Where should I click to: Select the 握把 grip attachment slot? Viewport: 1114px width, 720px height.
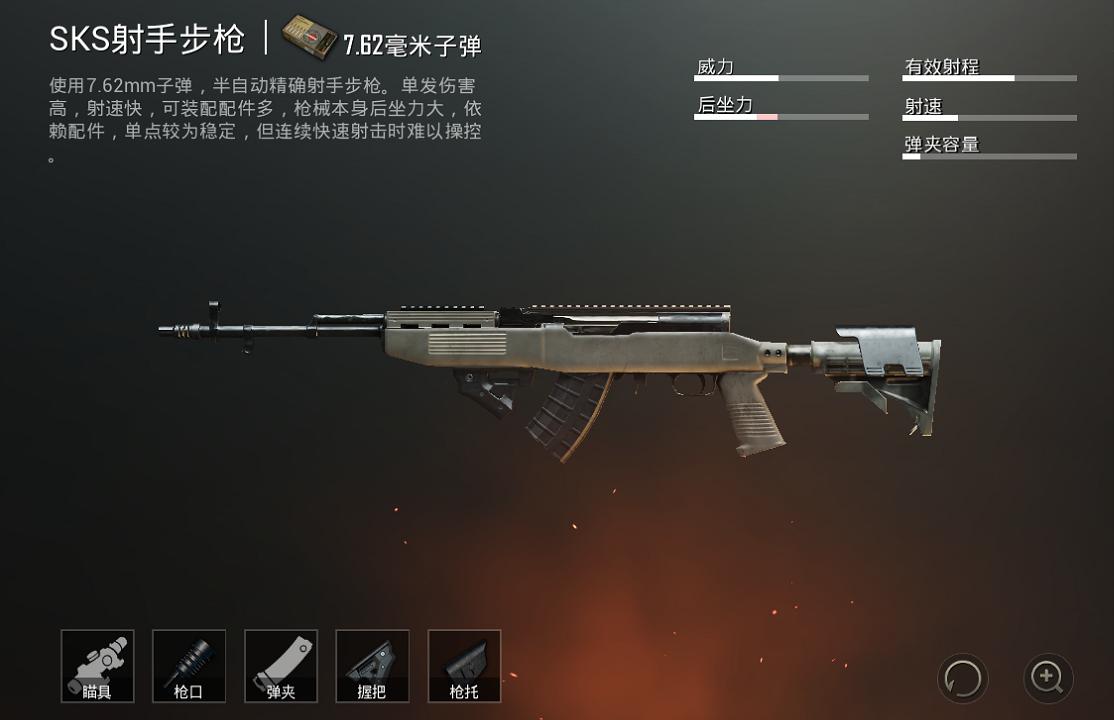[372, 665]
